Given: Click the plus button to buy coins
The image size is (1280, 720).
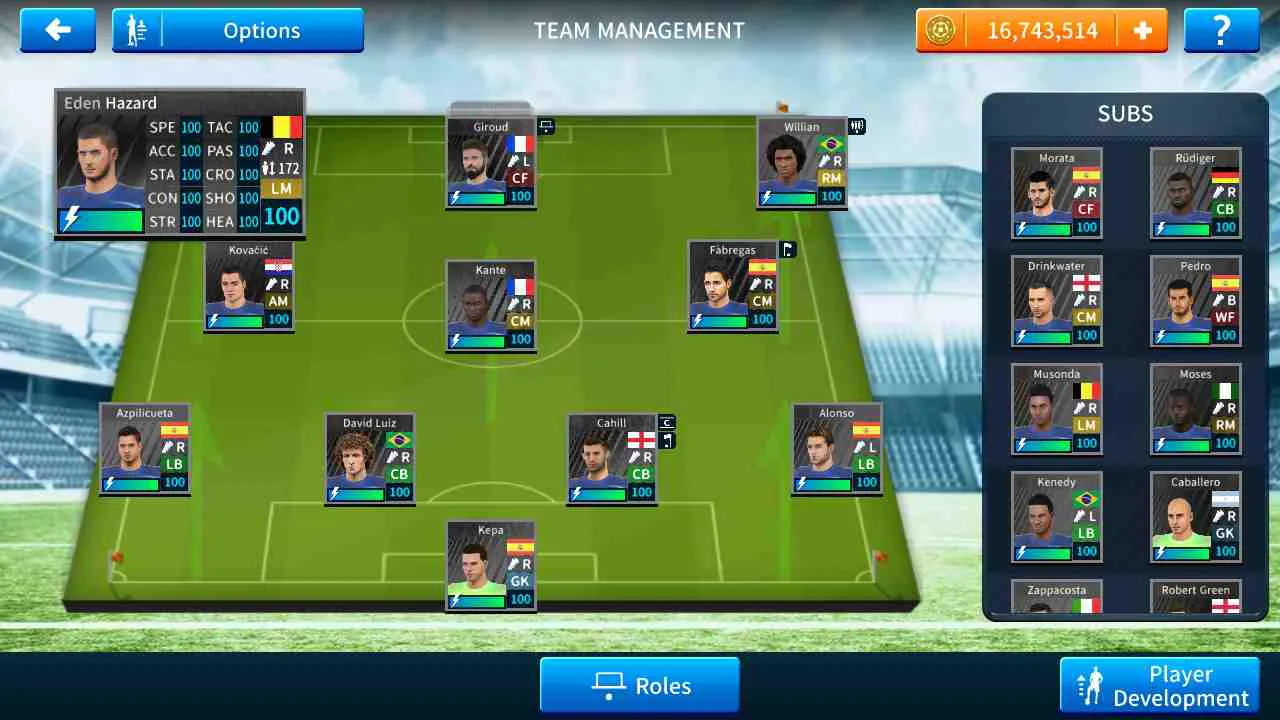Looking at the screenshot, I should [x=1143, y=30].
